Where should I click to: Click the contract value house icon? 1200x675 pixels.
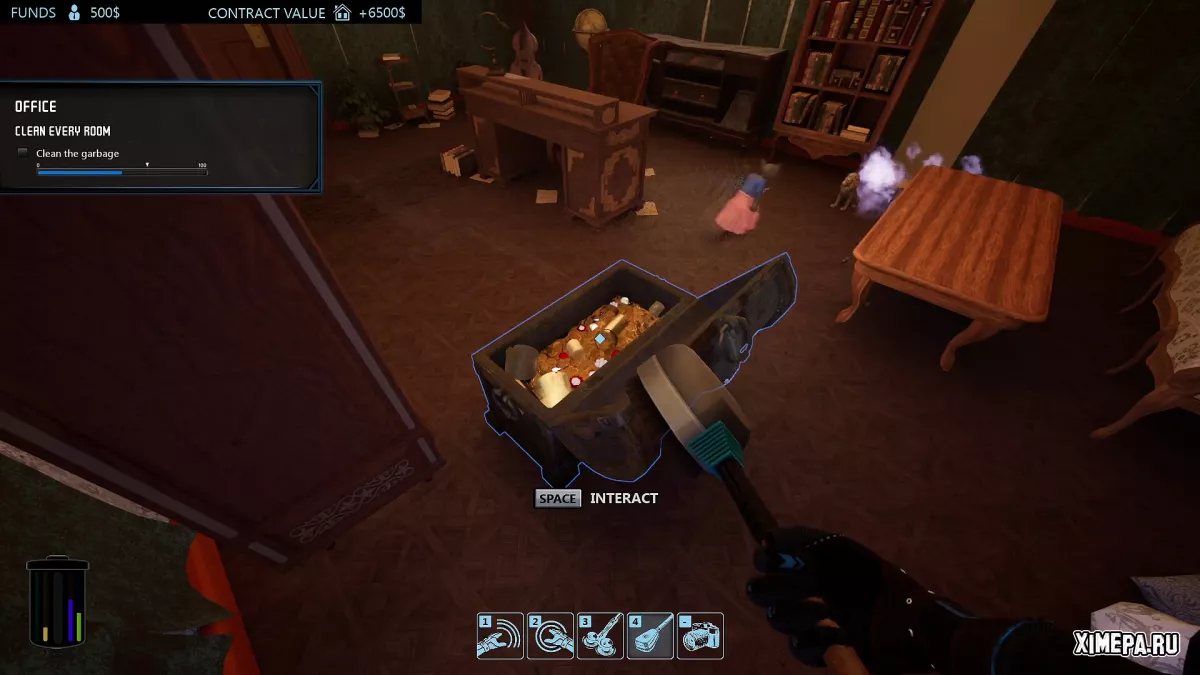pyautogui.click(x=343, y=13)
